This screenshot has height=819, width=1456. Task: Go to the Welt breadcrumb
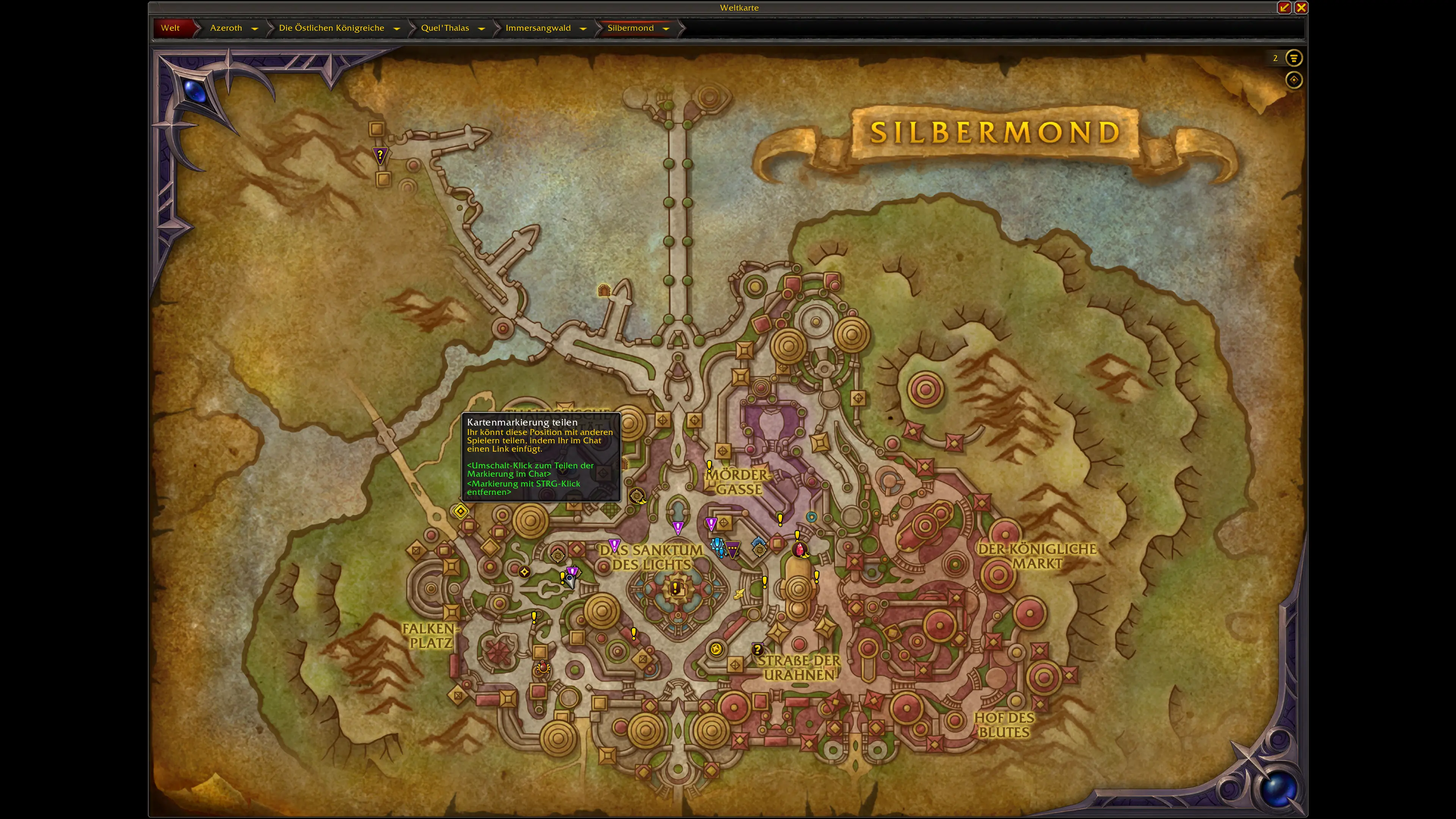pyautogui.click(x=170, y=28)
